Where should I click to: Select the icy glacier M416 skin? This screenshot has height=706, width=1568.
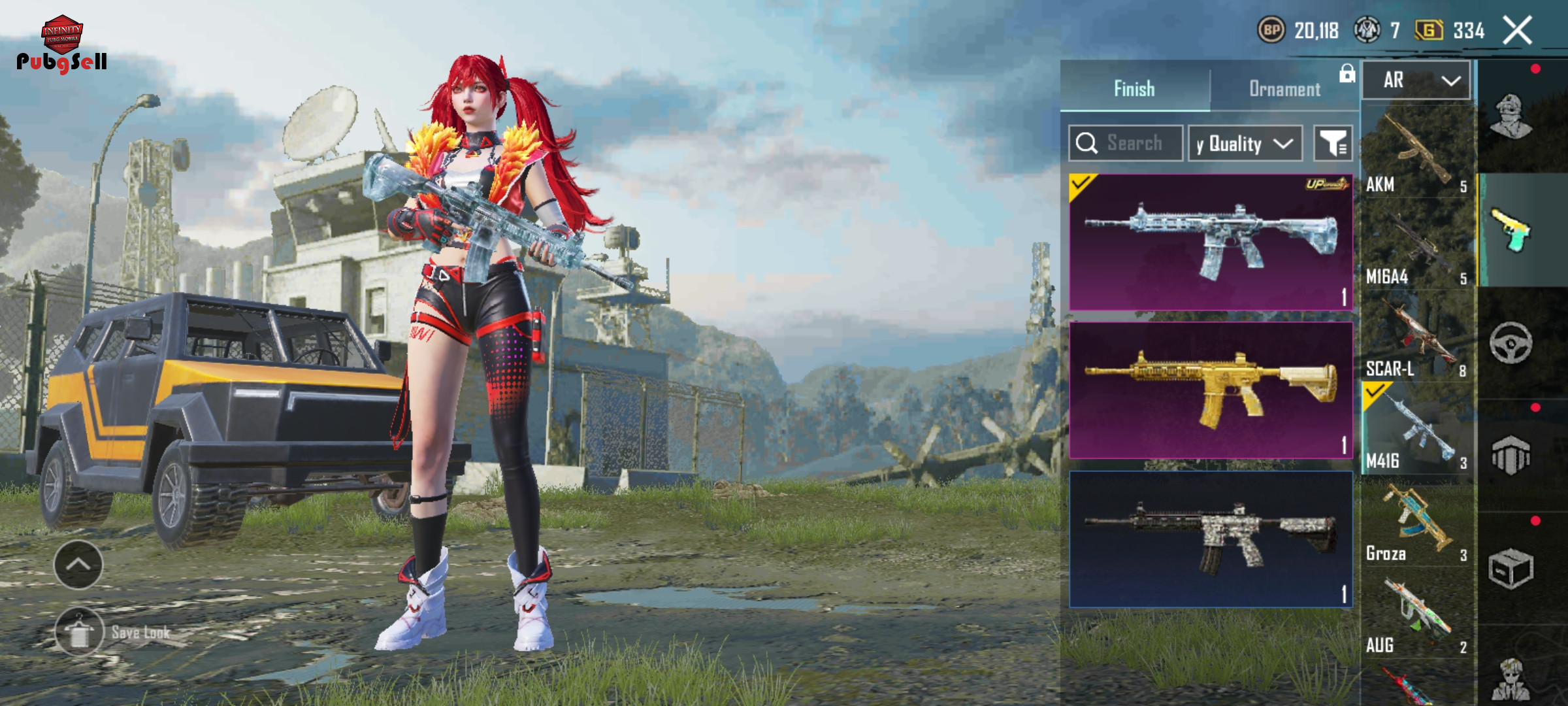1210,242
